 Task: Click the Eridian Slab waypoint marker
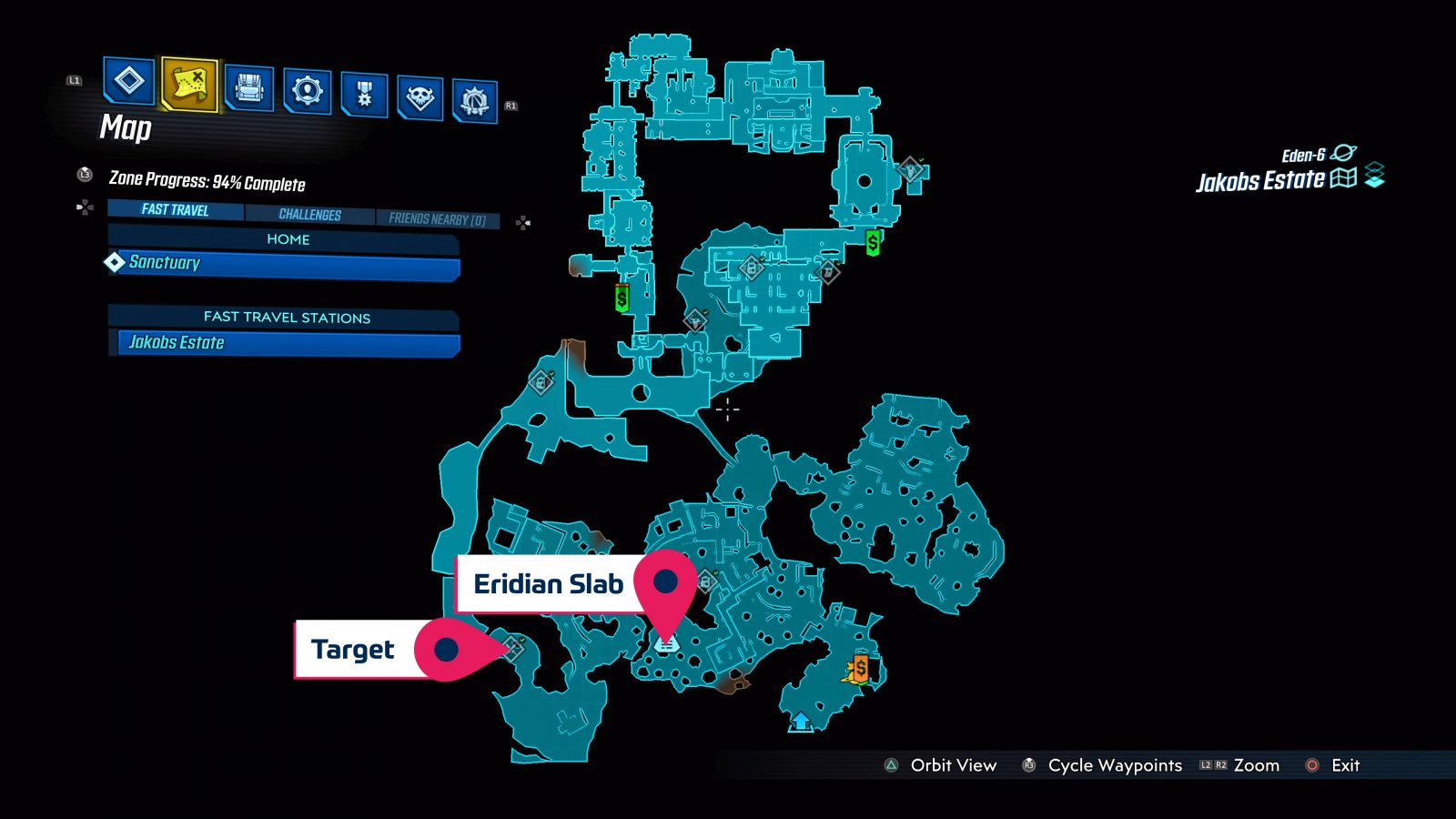pos(668,582)
